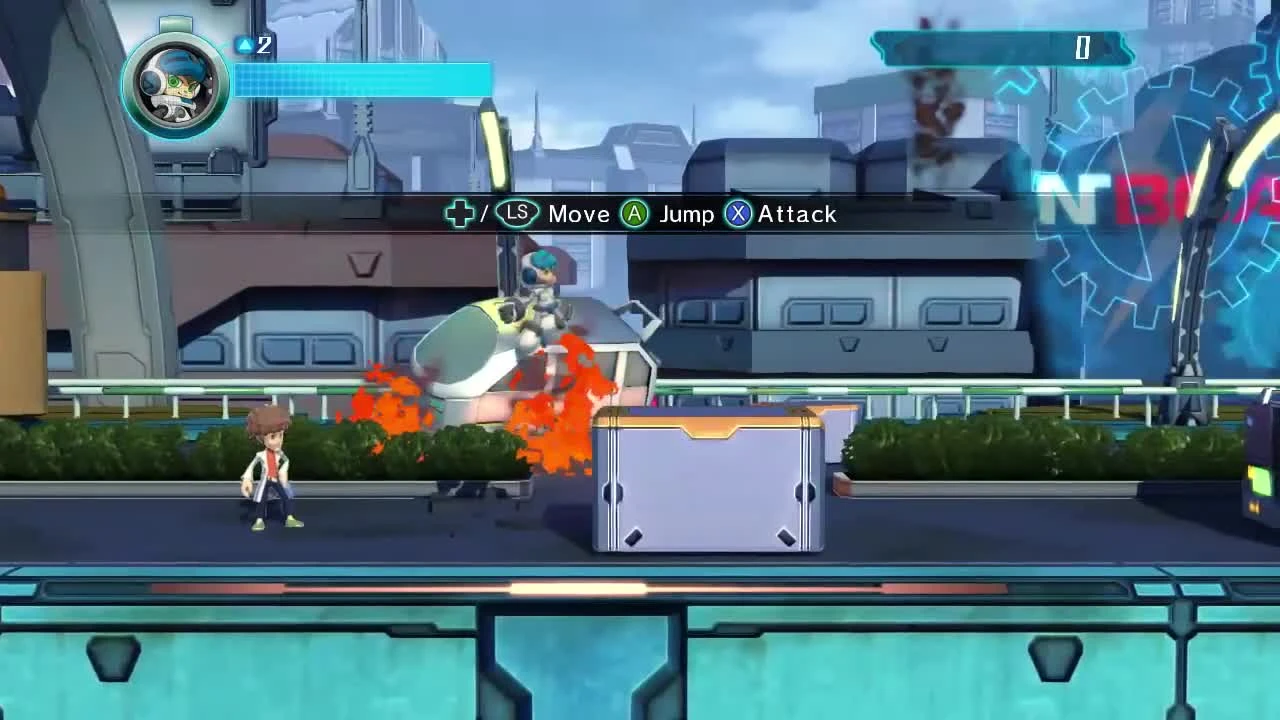Click the lives counter showing 2
The height and width of the screenshot is (720, 1280).
click(263, 45)
